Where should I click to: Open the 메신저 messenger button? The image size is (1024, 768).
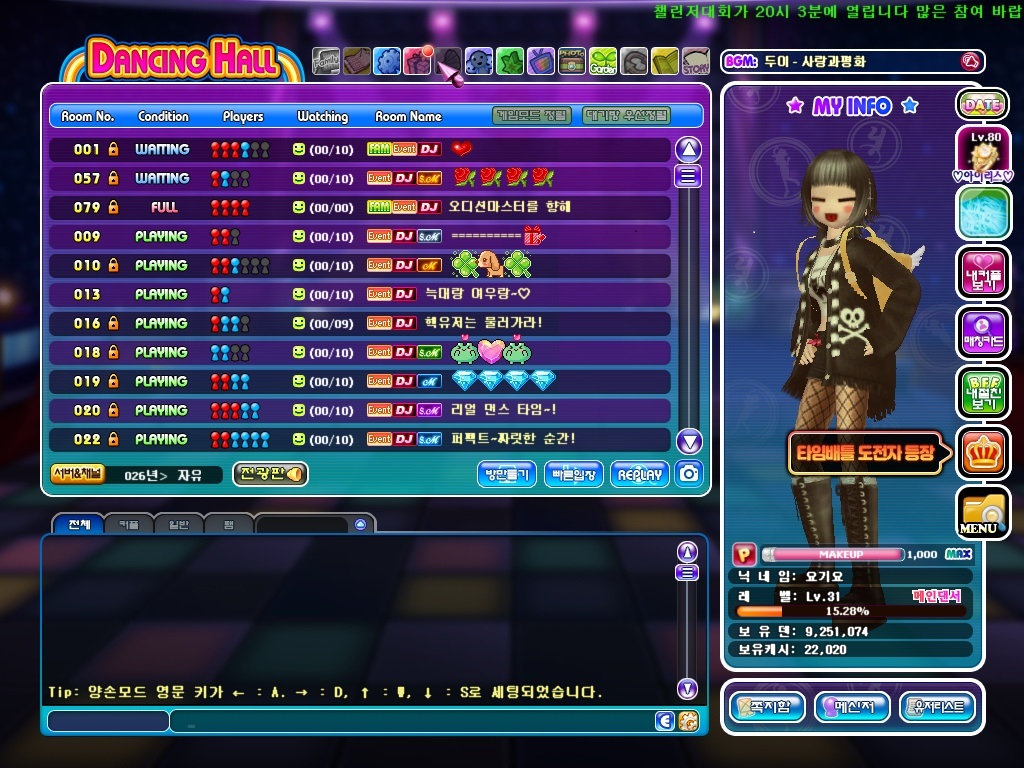point(852,707)
